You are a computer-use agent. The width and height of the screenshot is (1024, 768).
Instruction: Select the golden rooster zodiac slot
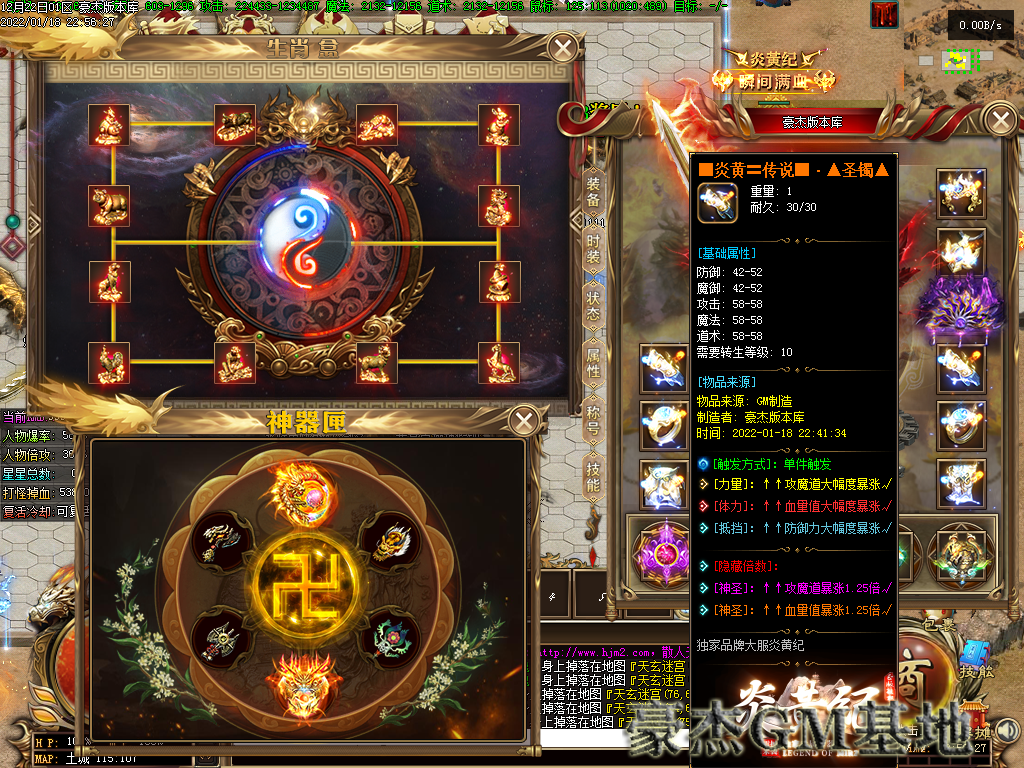click(108, 363)
